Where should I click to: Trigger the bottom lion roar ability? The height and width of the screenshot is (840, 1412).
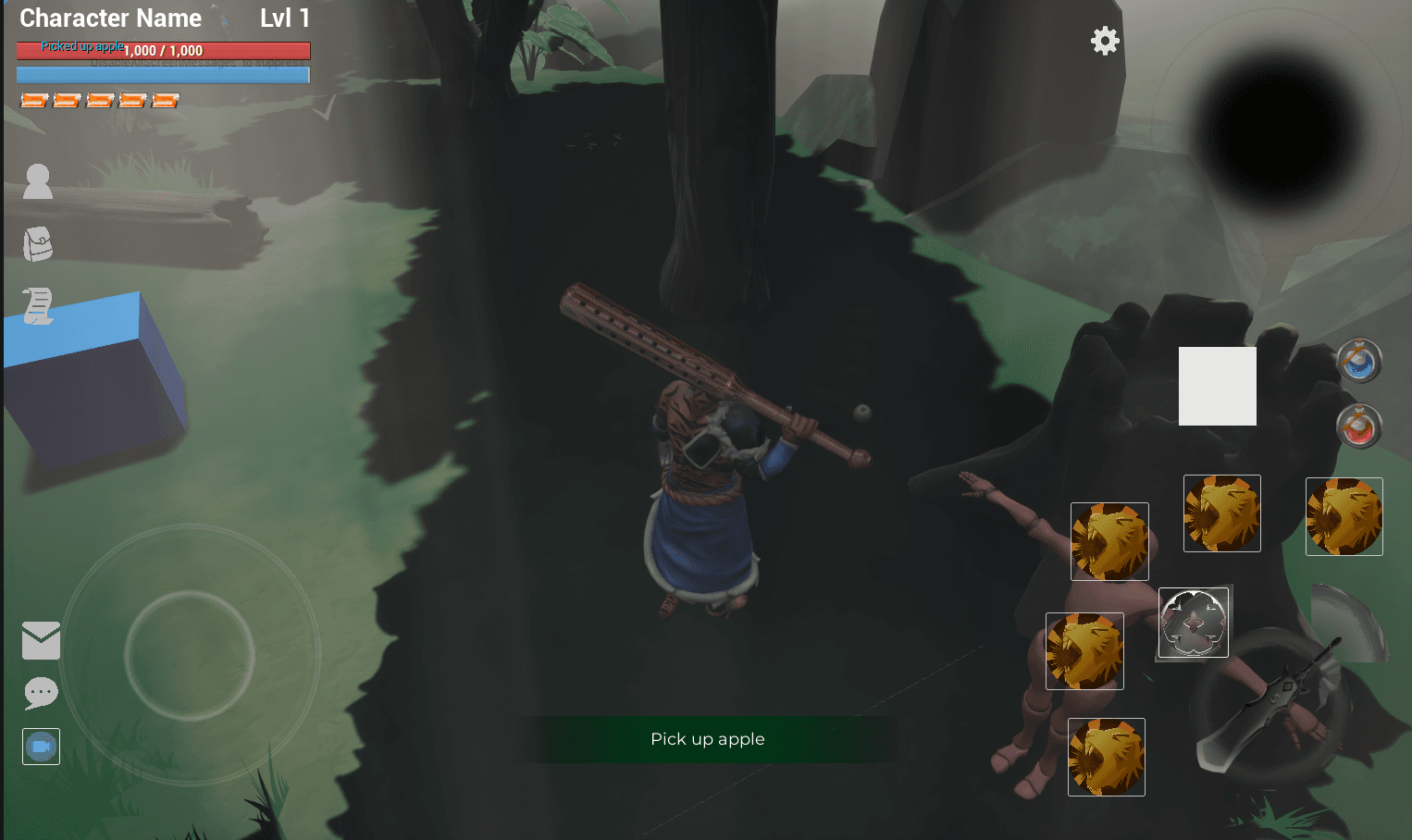tap(1107, 757)
